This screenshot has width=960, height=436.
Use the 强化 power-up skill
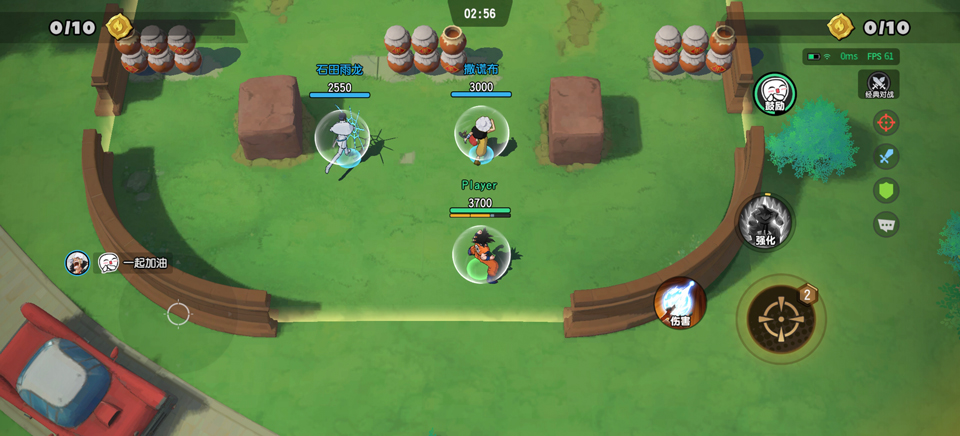tap(765, 222)
